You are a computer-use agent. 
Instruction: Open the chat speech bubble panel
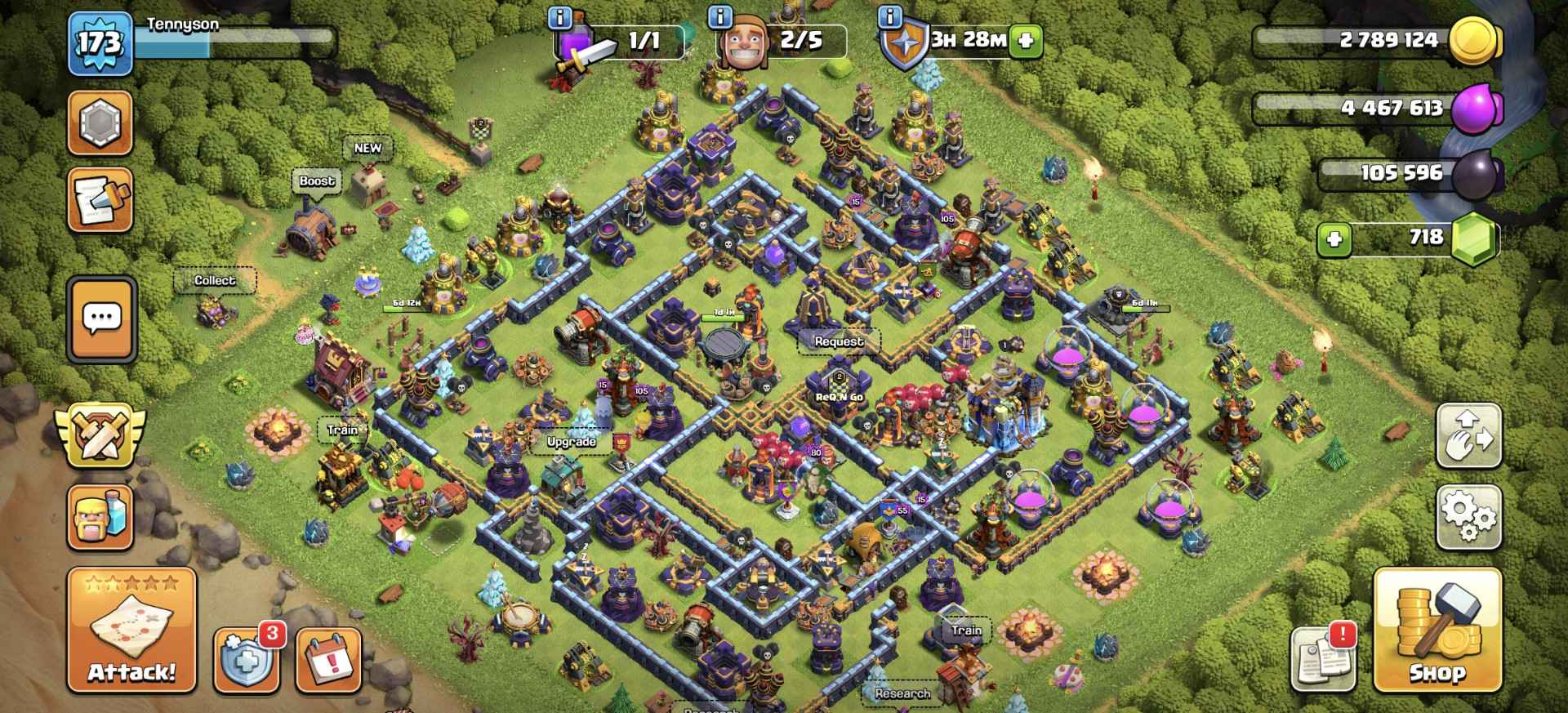tap(102, 319)
